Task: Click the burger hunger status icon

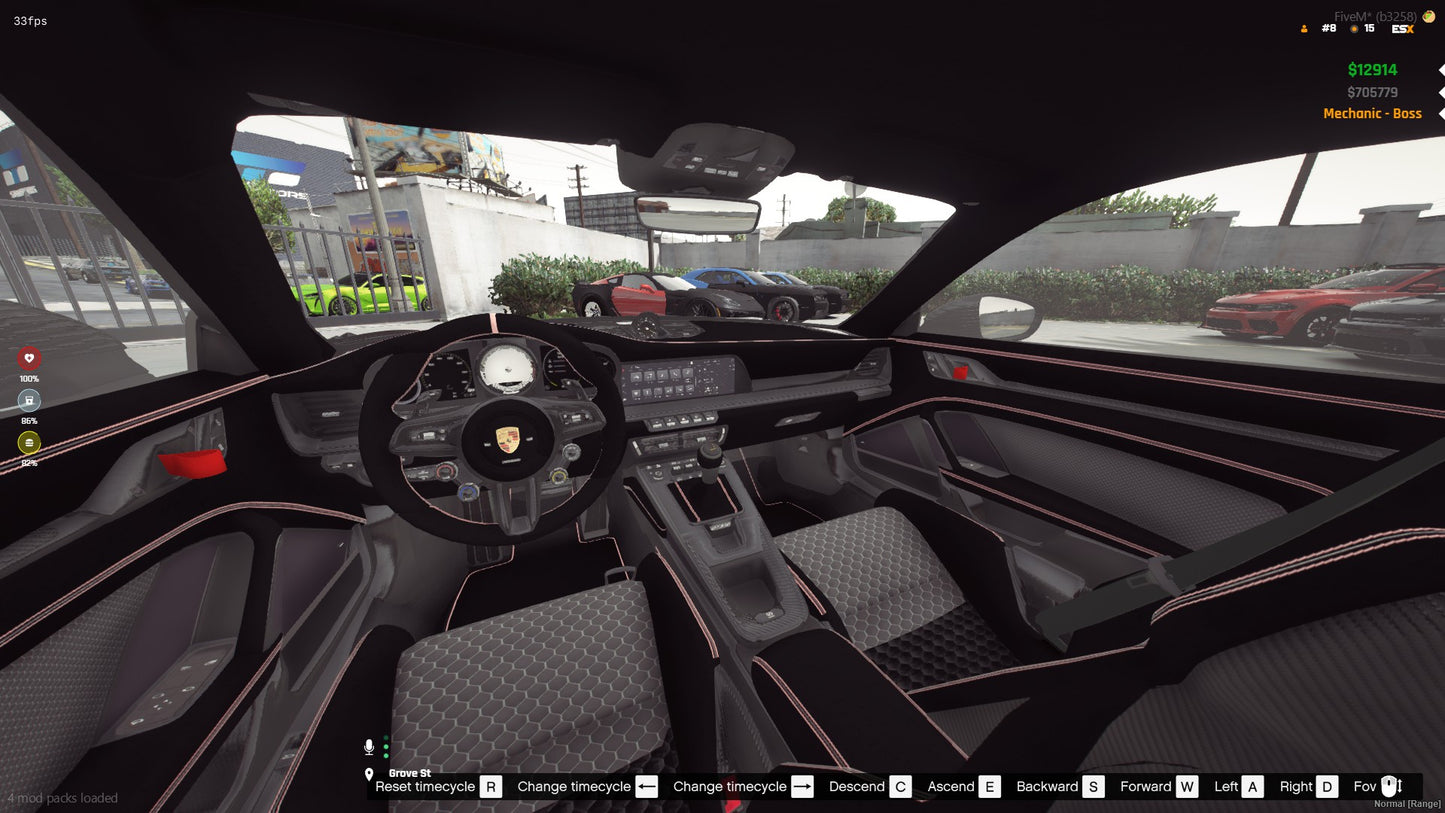Action: point(29,442)
